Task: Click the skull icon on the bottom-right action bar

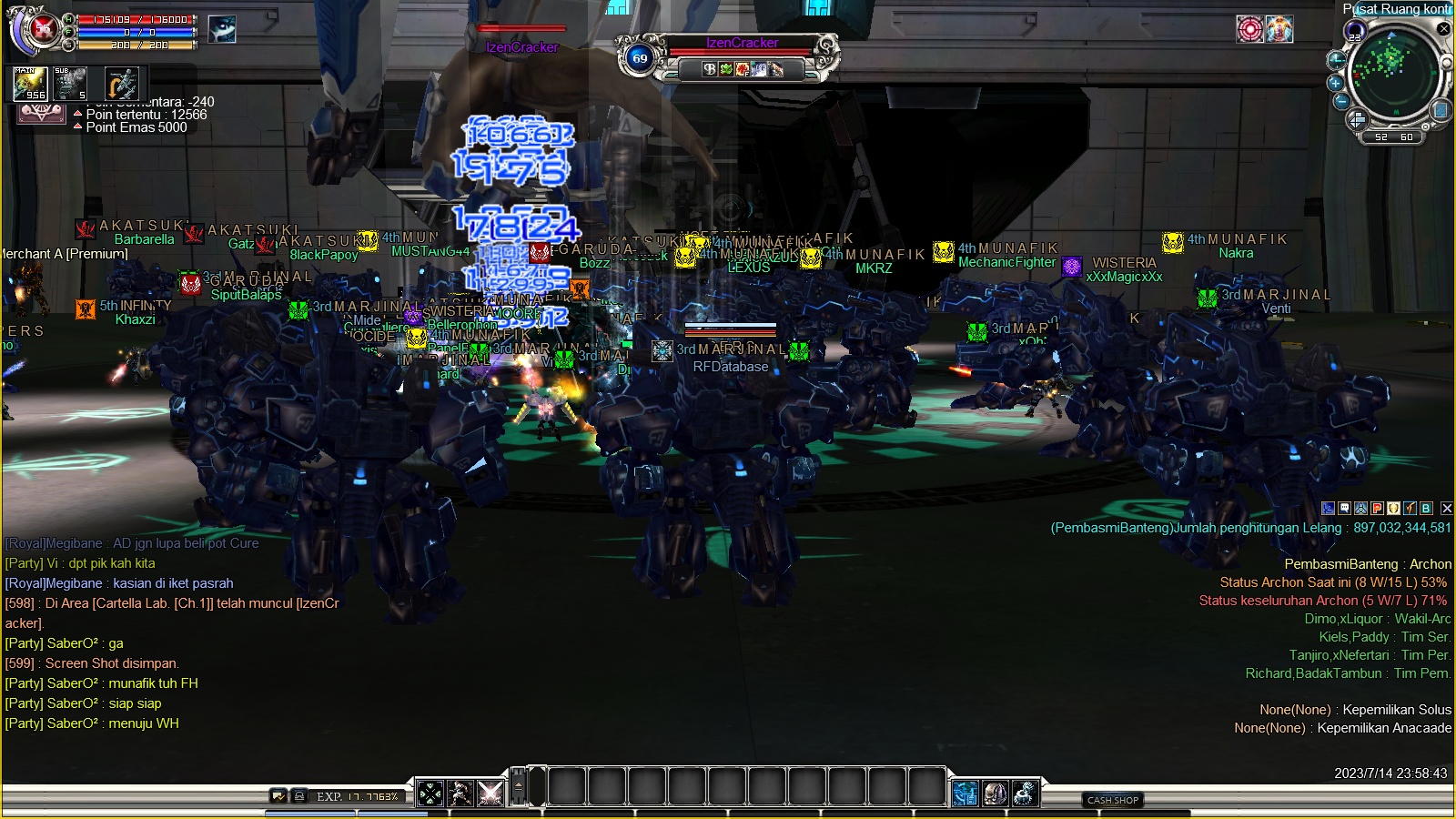Action: click(996, 794)
